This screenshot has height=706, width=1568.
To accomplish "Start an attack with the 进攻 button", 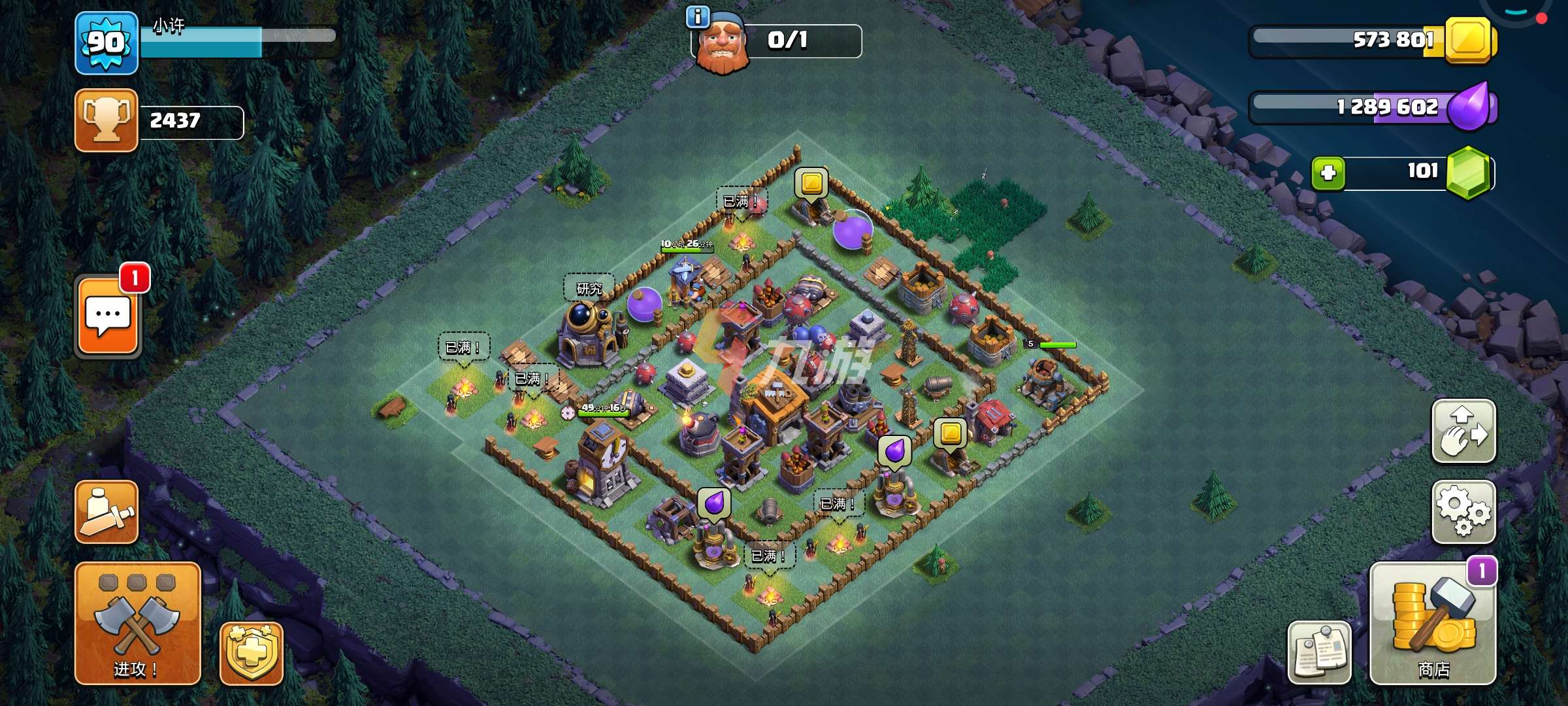I will tap(137, 622).
